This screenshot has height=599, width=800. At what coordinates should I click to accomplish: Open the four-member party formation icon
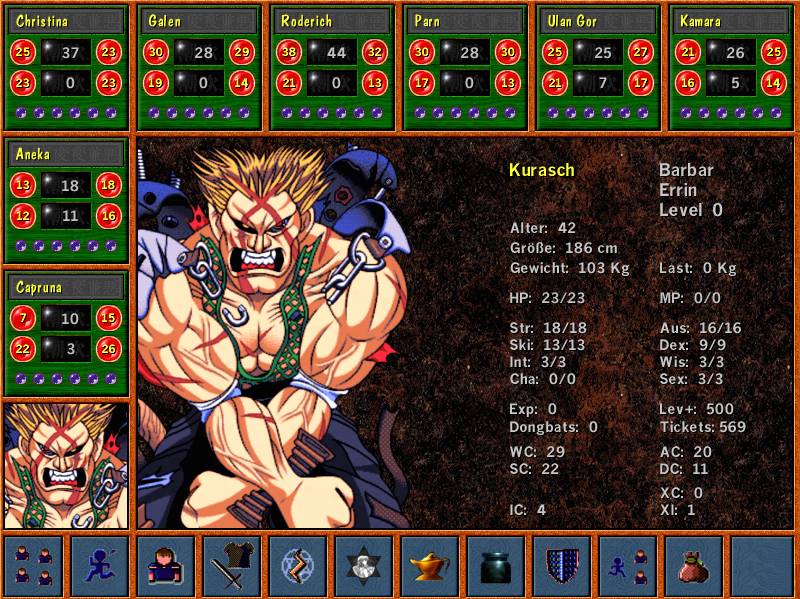[34, 566]
